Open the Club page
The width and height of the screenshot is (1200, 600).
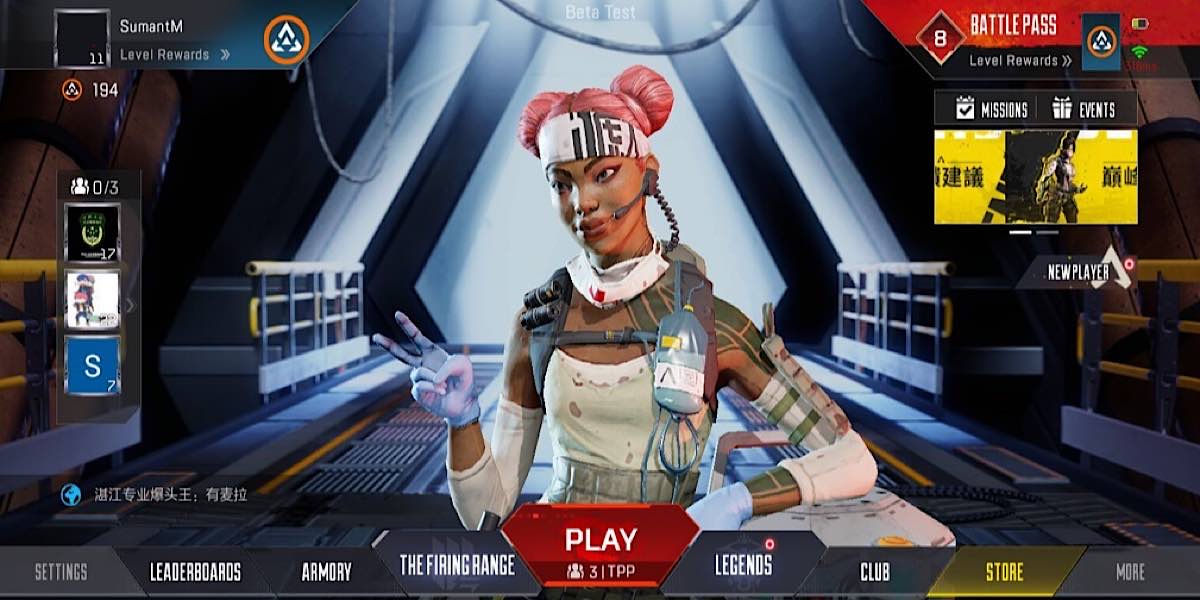click(875, 572)
